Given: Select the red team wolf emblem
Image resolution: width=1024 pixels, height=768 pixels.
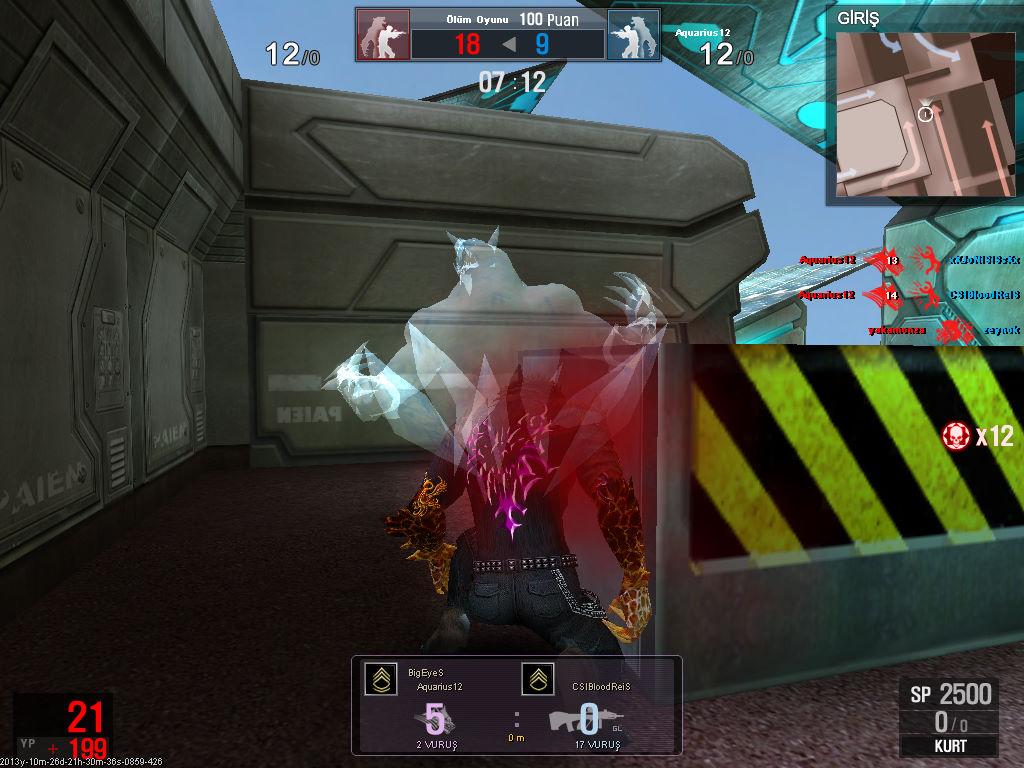Looking at the screenshot, I should (x=383, y=36).
